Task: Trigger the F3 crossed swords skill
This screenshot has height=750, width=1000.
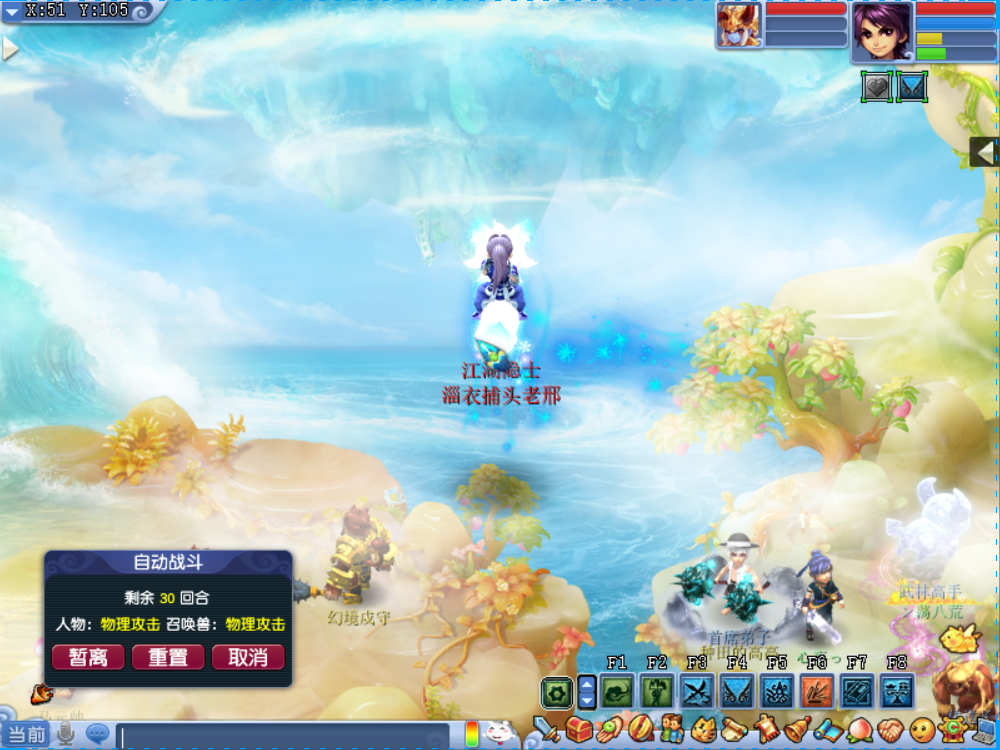Action: [x=696, y=691]
